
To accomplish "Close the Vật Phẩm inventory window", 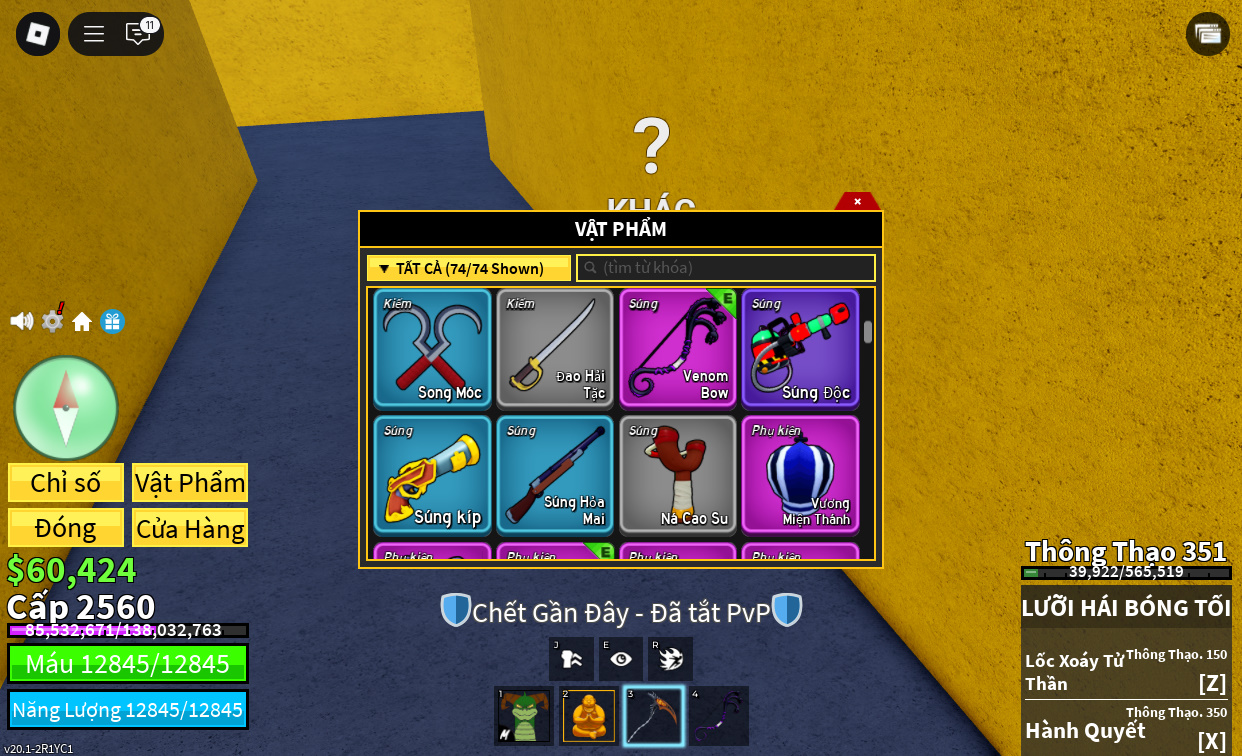I will [x=857, y=201].
